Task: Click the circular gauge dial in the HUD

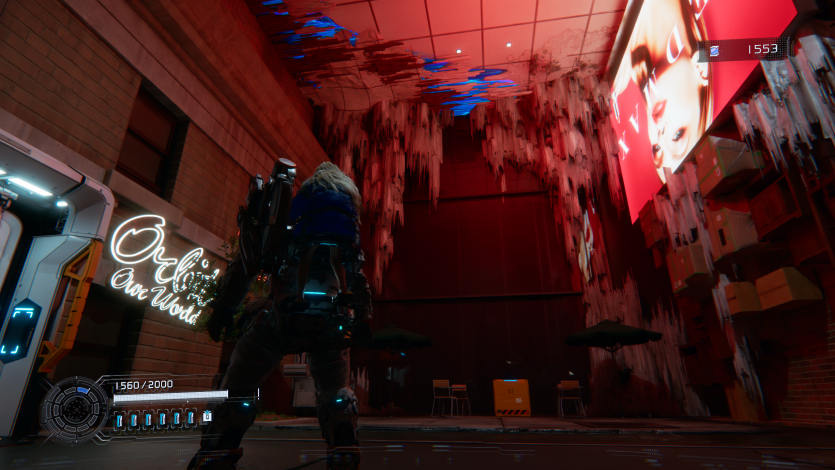Action: [x=75, y=408]
